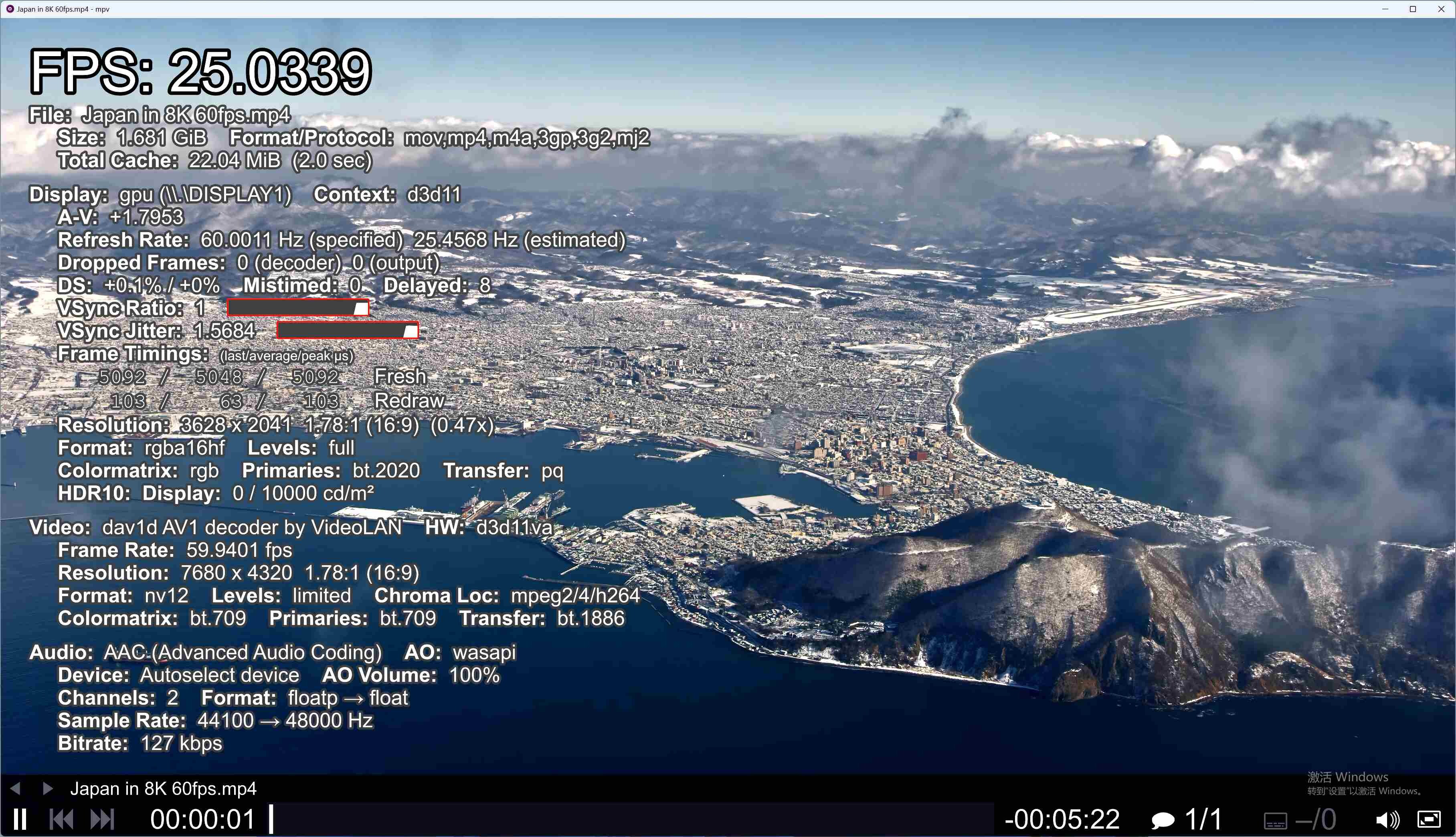Close the mpv window
Screen dimensions: 1456x837
(1441, 9)
